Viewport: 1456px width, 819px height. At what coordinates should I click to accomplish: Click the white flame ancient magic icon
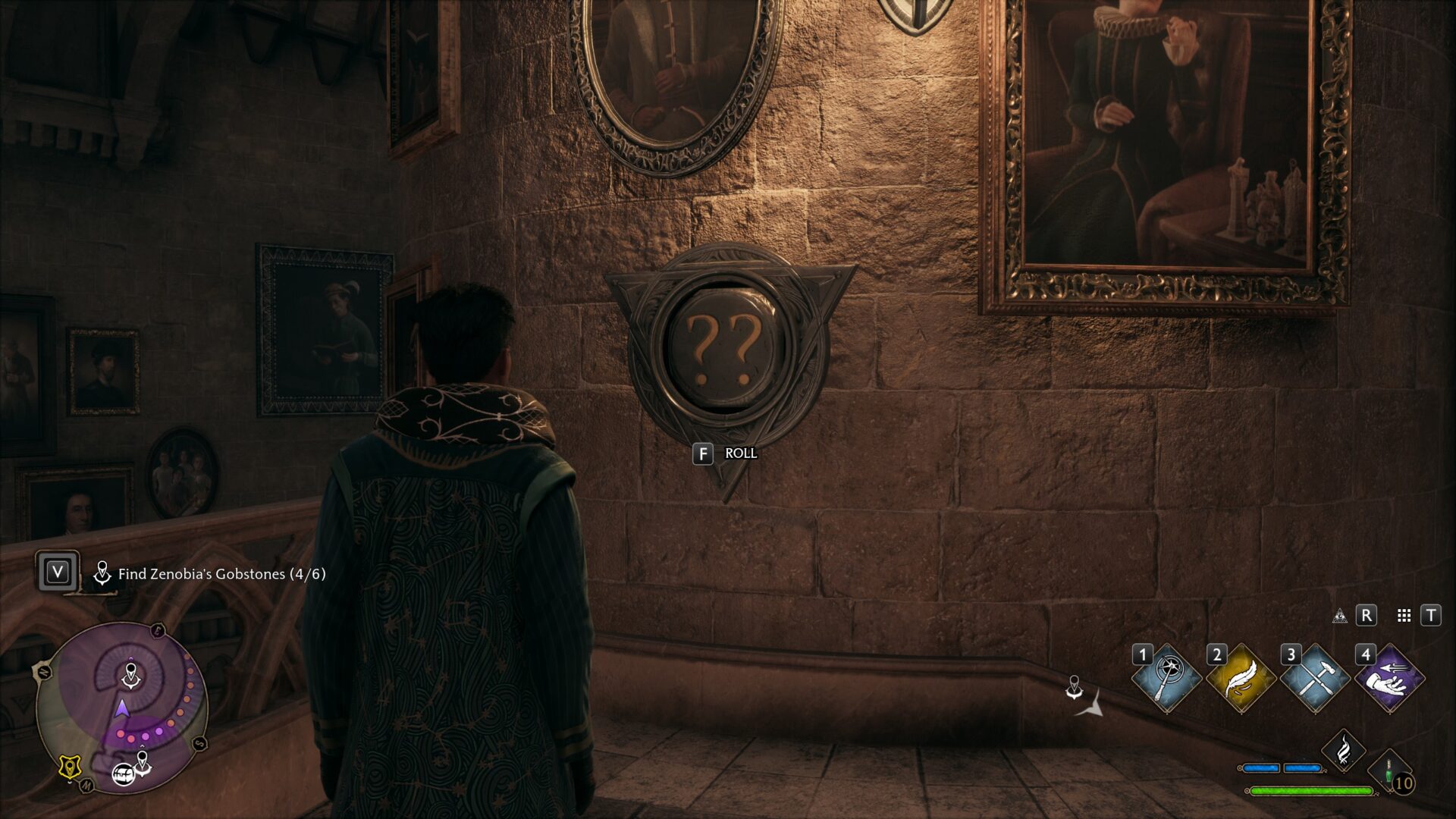1343,750
